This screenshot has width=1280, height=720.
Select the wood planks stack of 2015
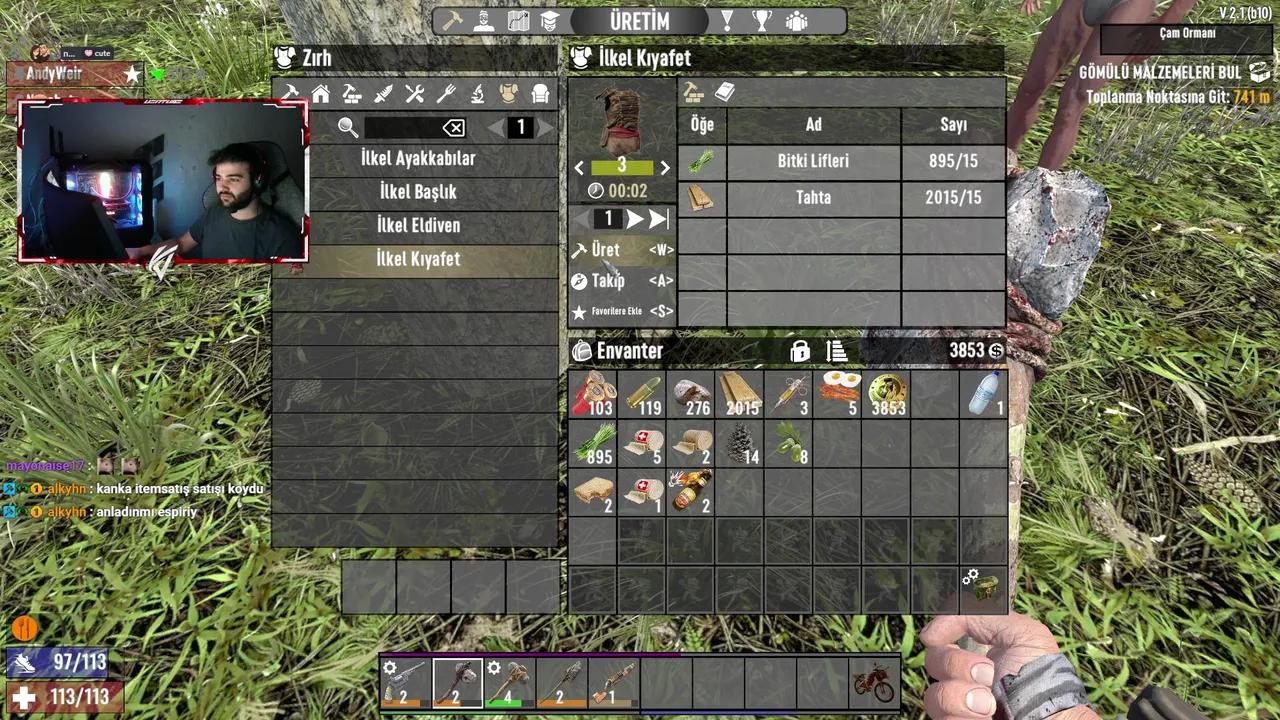coord(741,394)
